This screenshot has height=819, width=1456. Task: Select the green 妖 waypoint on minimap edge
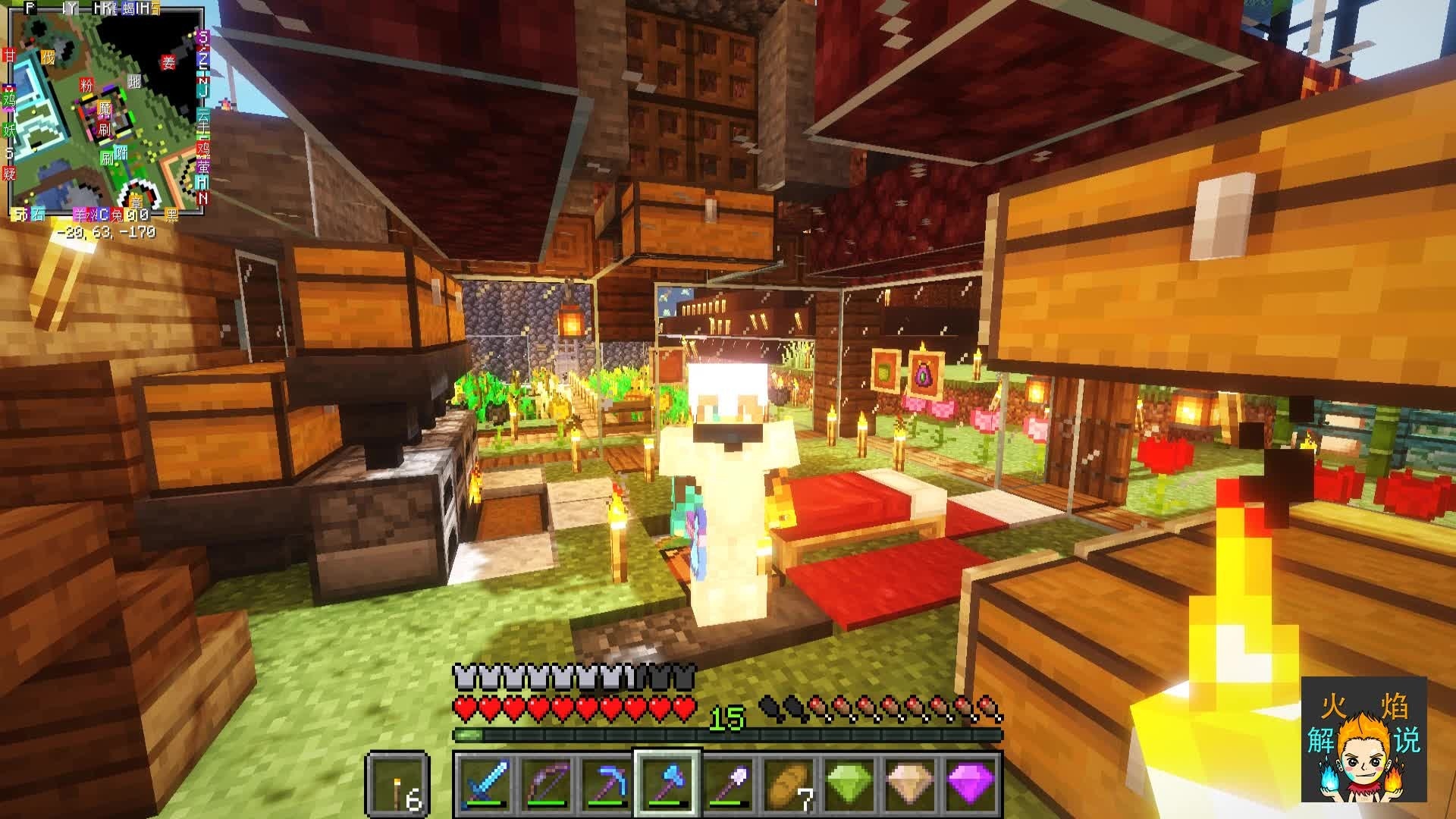9,130
